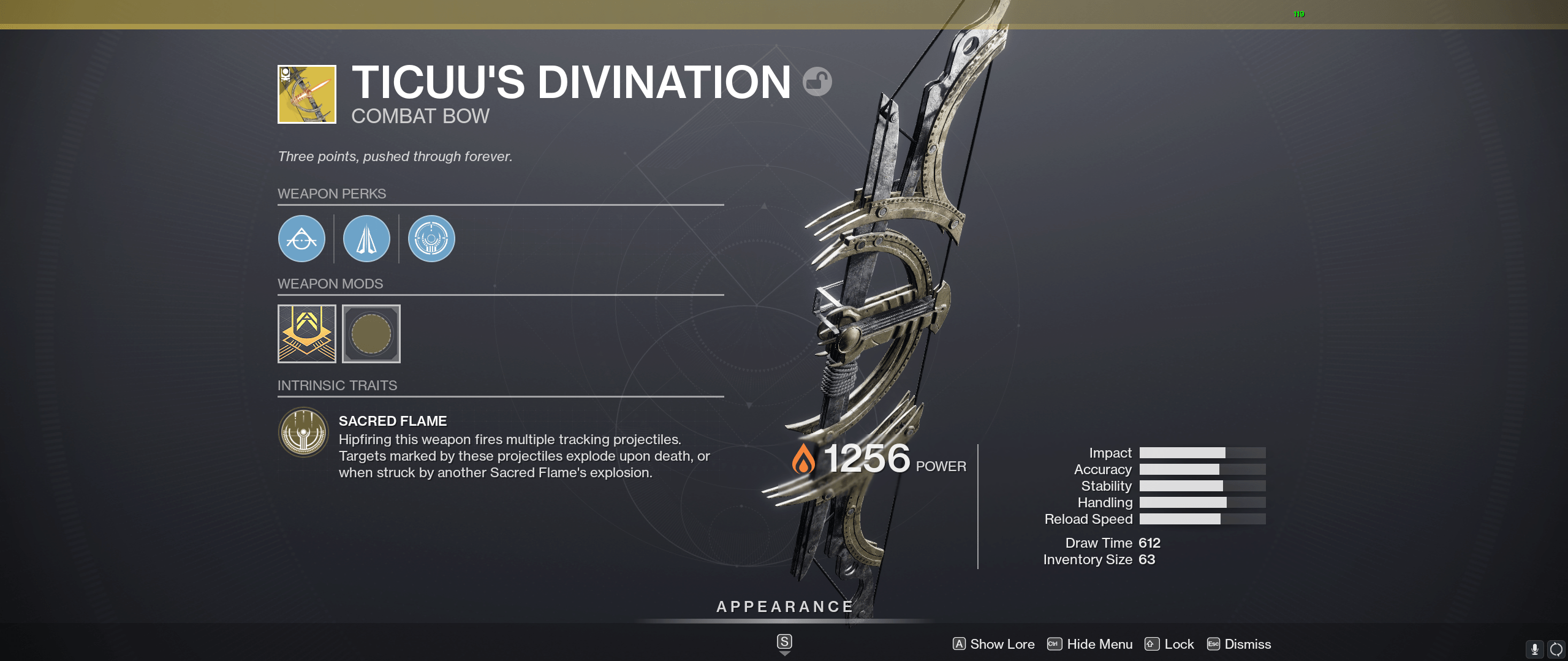Screen dimensions: 1568x661
Task: View the third circular weapon perk
Action: coord(431,239)
